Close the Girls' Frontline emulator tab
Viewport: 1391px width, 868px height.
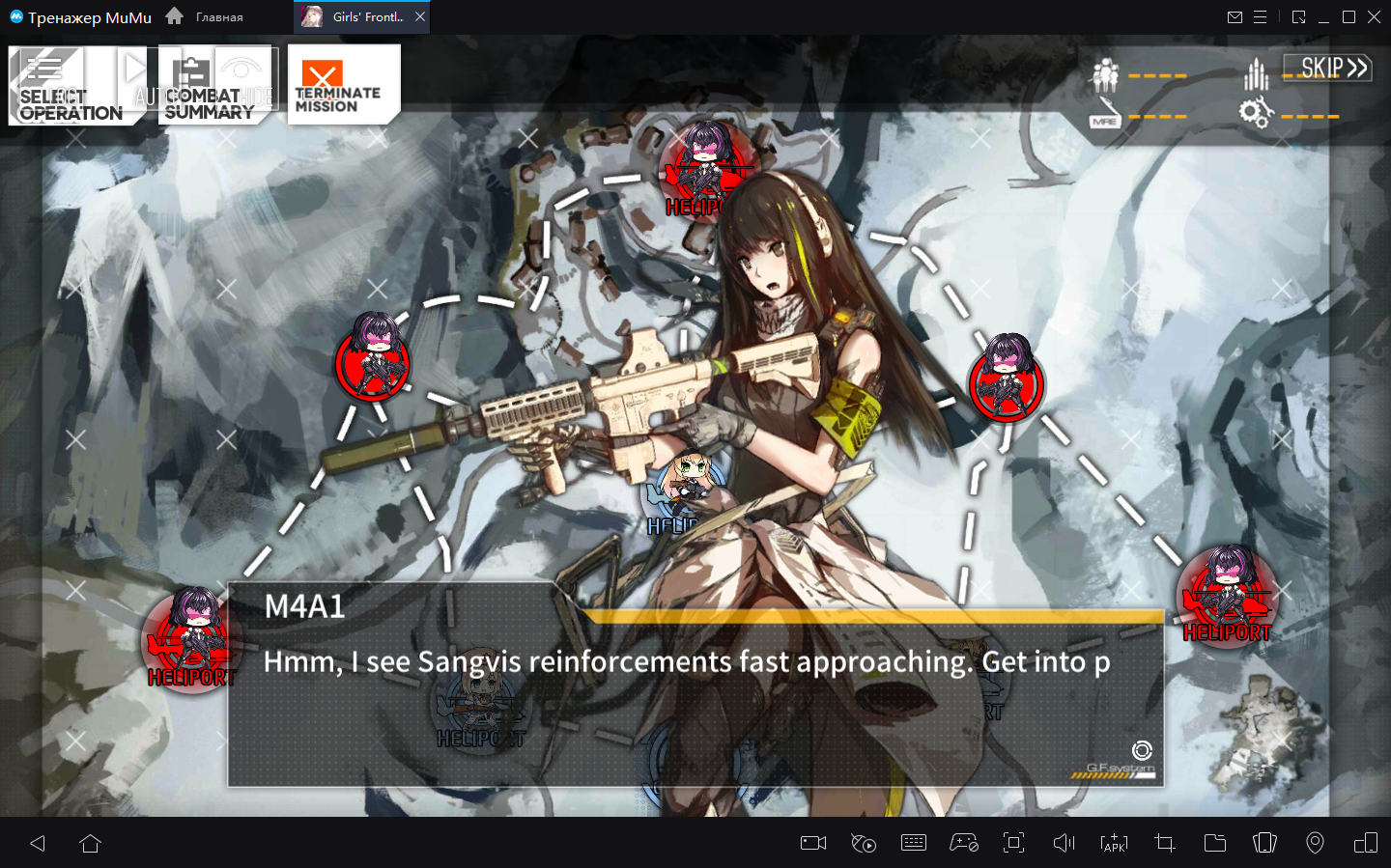pyautogui.click(x=420, y=16)
